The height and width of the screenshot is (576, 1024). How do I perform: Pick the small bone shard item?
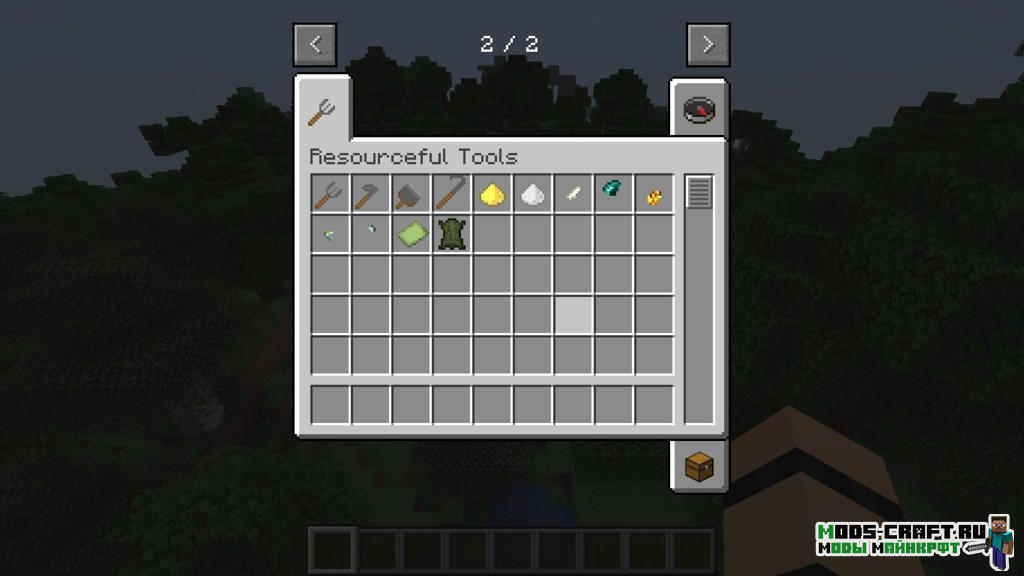tap(573, 194)
